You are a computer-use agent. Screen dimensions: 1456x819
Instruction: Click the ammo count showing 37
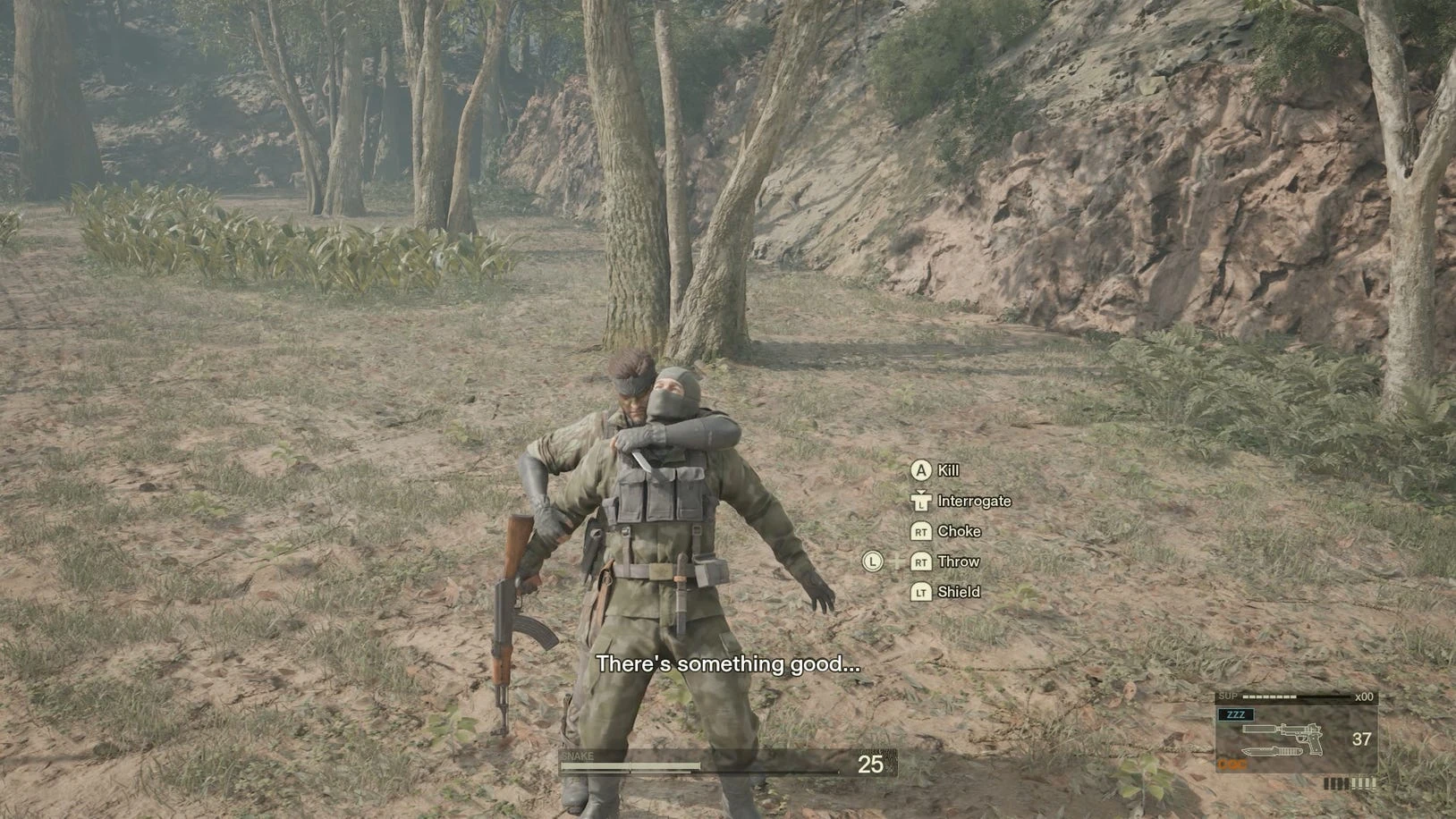pyautogui.click(x=1361, y=739)
